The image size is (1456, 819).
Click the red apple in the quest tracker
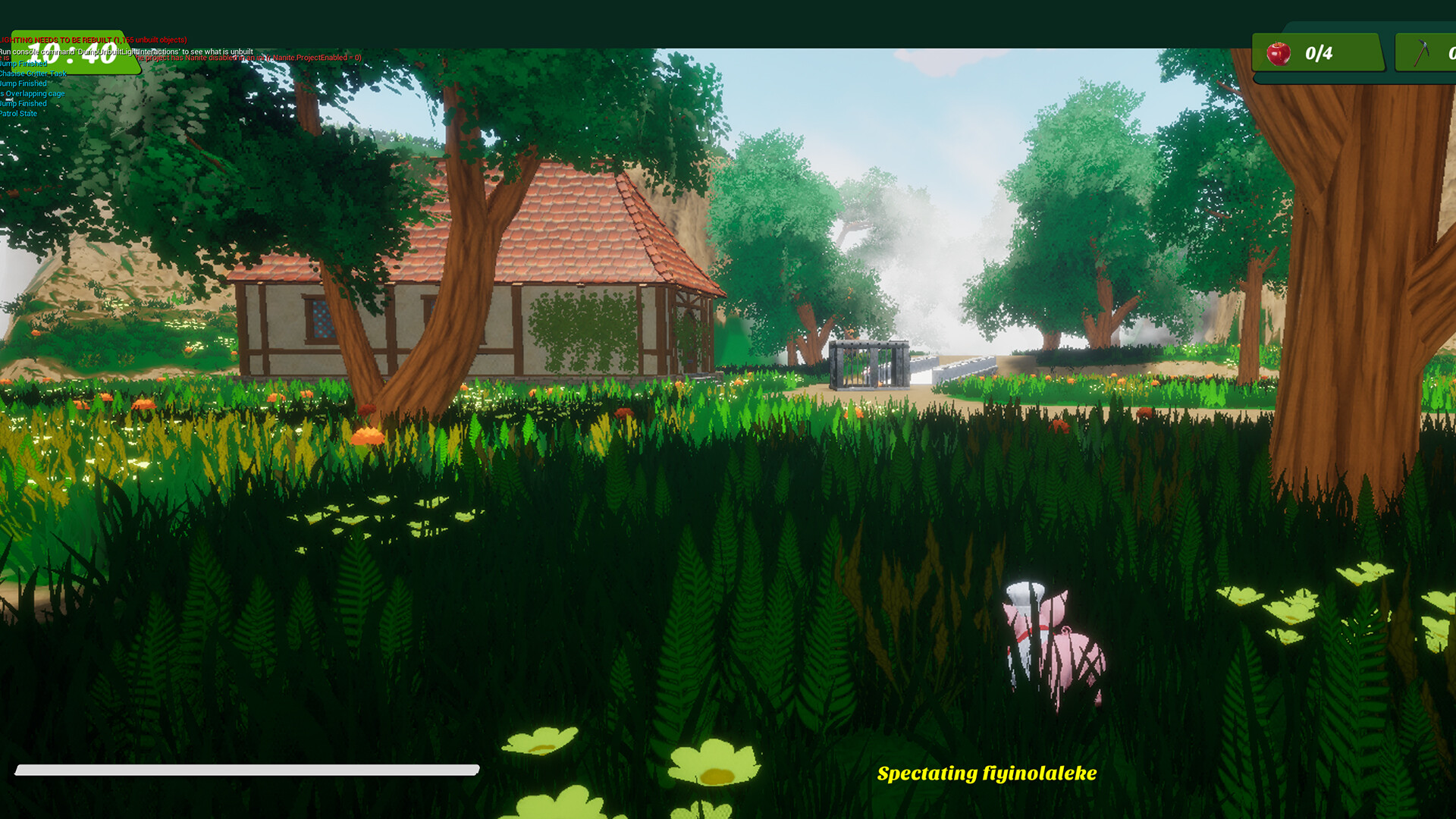pos(1280,52)
